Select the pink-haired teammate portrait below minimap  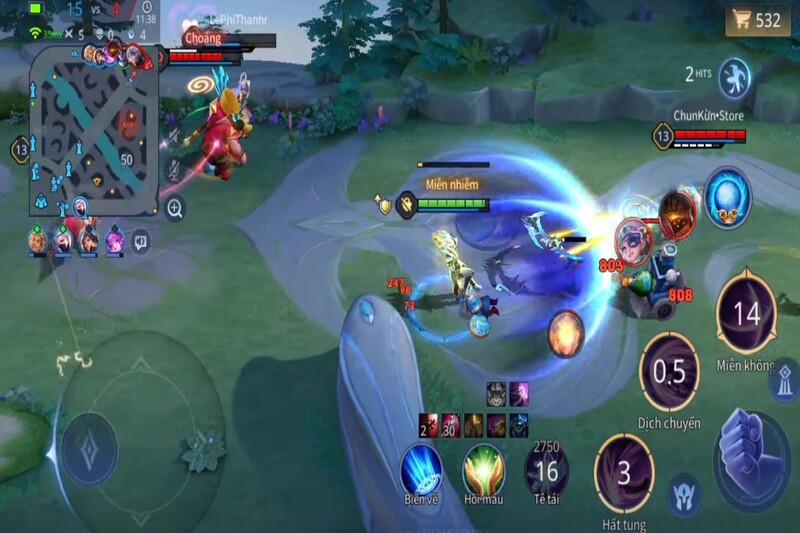[114, 240]
